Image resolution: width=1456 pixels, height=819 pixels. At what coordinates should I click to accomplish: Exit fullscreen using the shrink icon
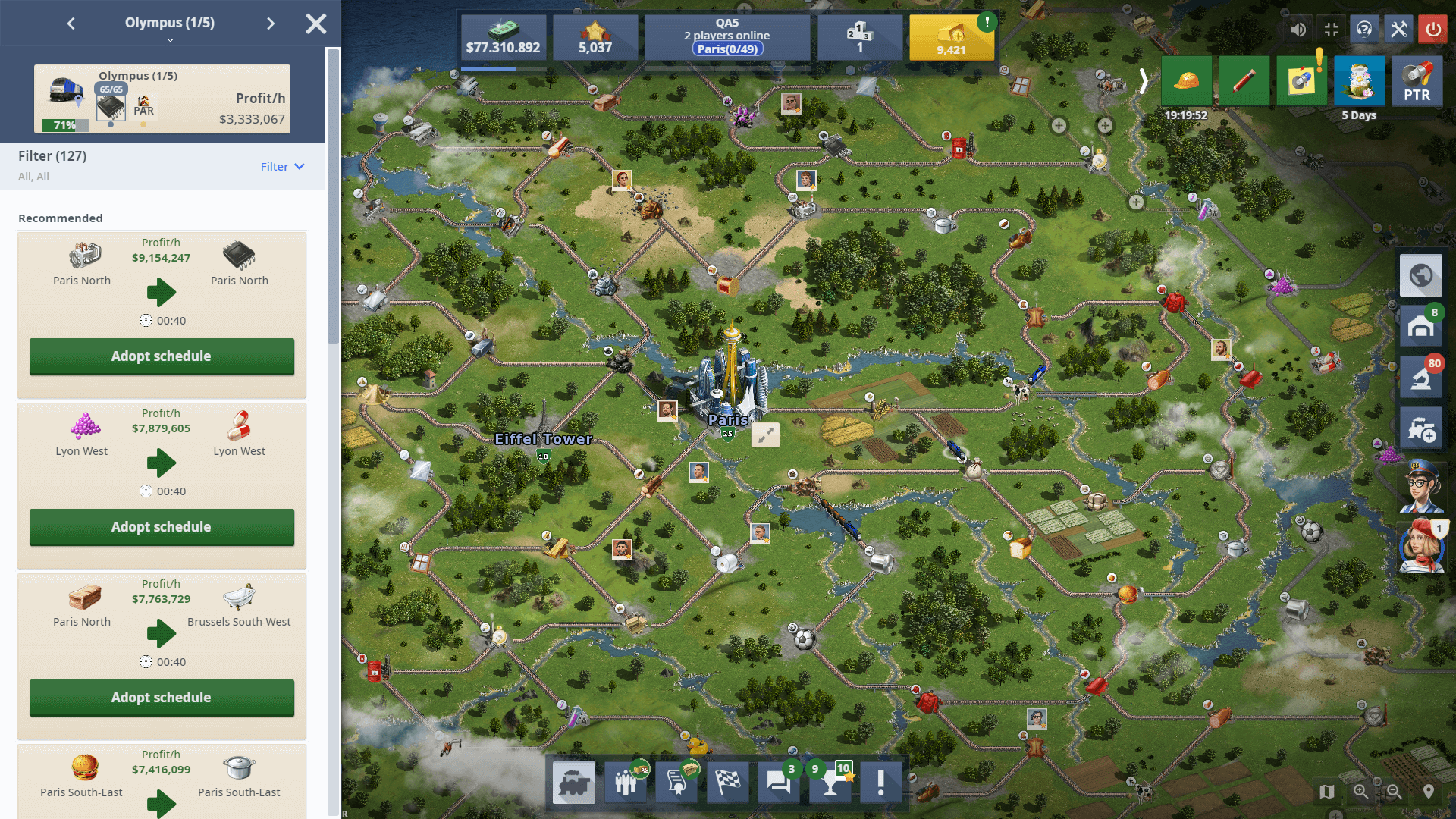(x=1332, y=30)
